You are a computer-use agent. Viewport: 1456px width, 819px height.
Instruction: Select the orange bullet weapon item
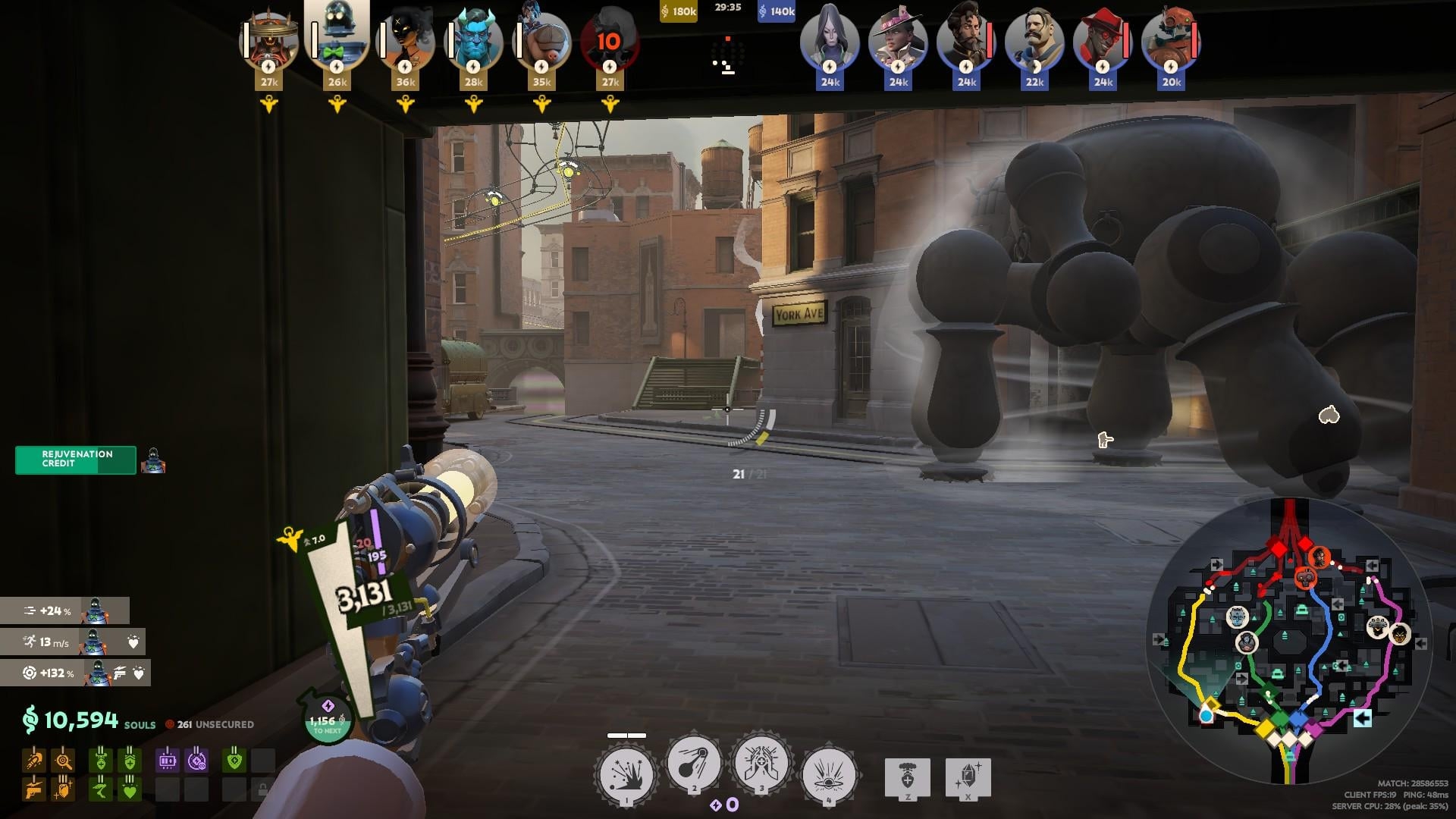click(34, 760)
